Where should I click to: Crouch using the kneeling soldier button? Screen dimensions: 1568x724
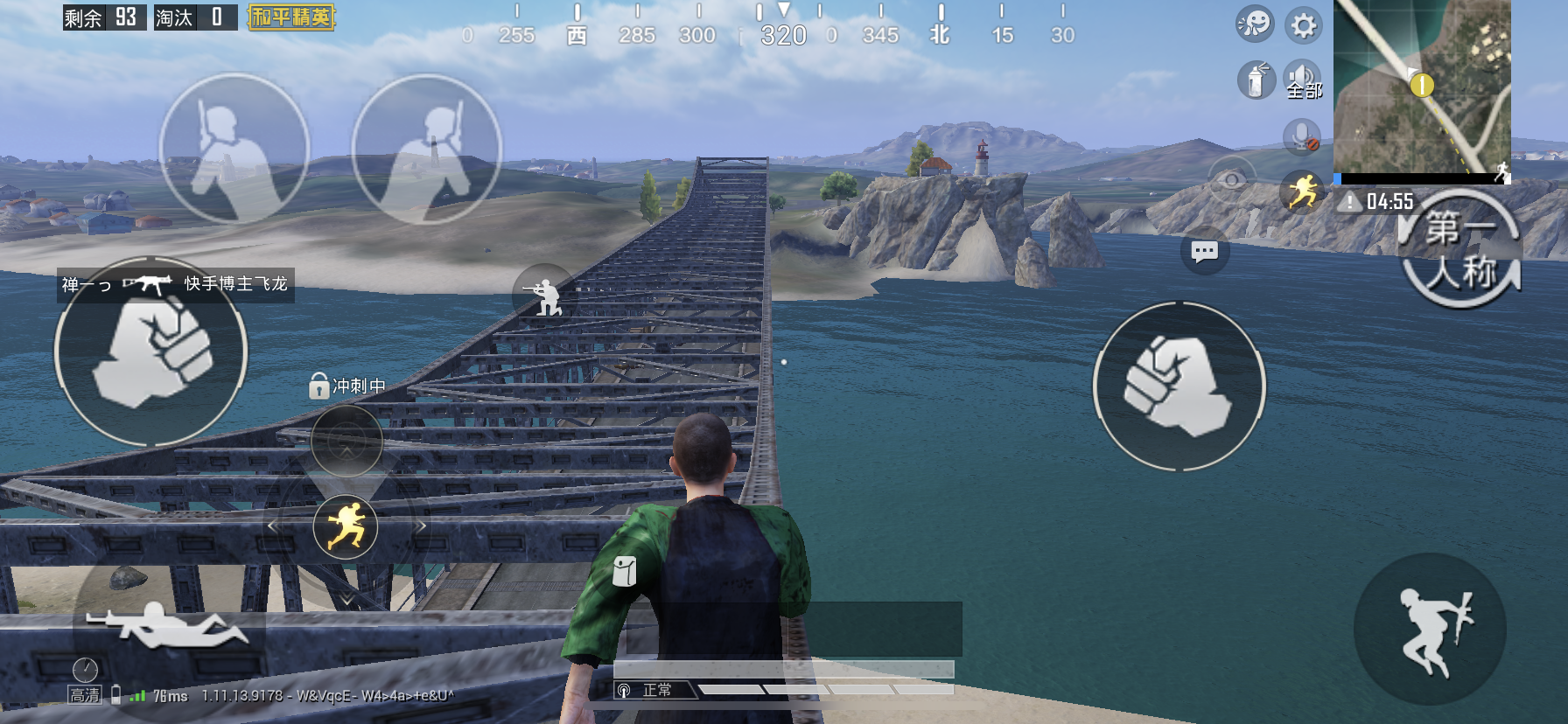pyautogui.click(x=544, y=293)
